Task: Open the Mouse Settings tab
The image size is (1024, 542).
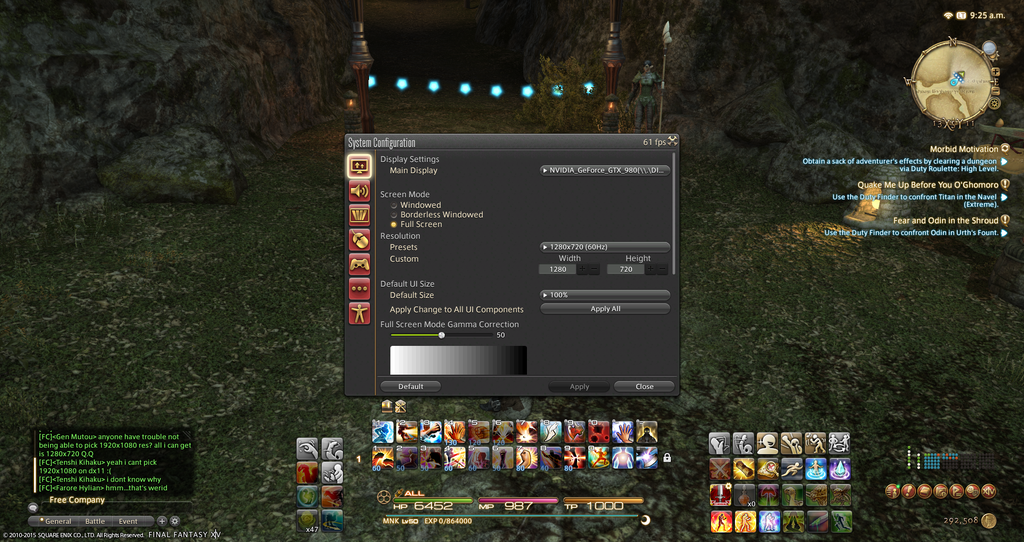Action: [359, 239]
